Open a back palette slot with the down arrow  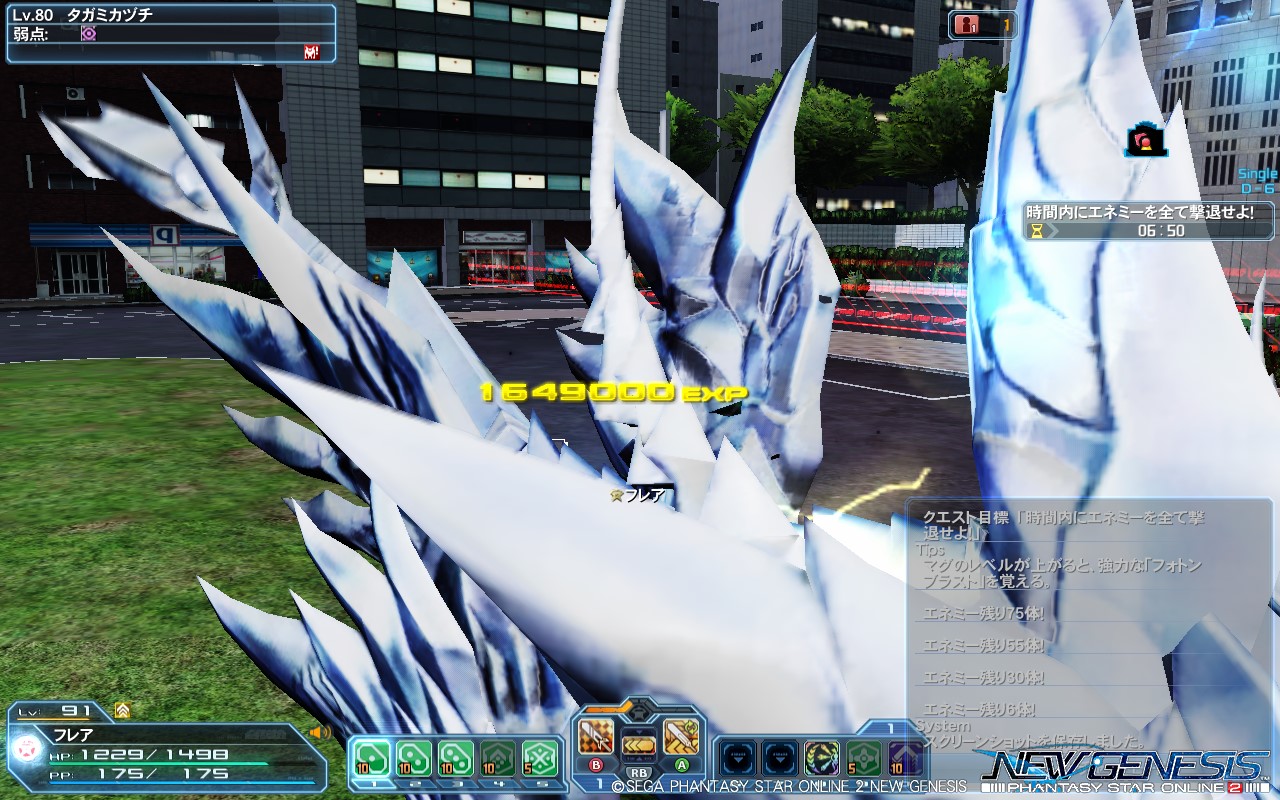(x=738, y=756)
